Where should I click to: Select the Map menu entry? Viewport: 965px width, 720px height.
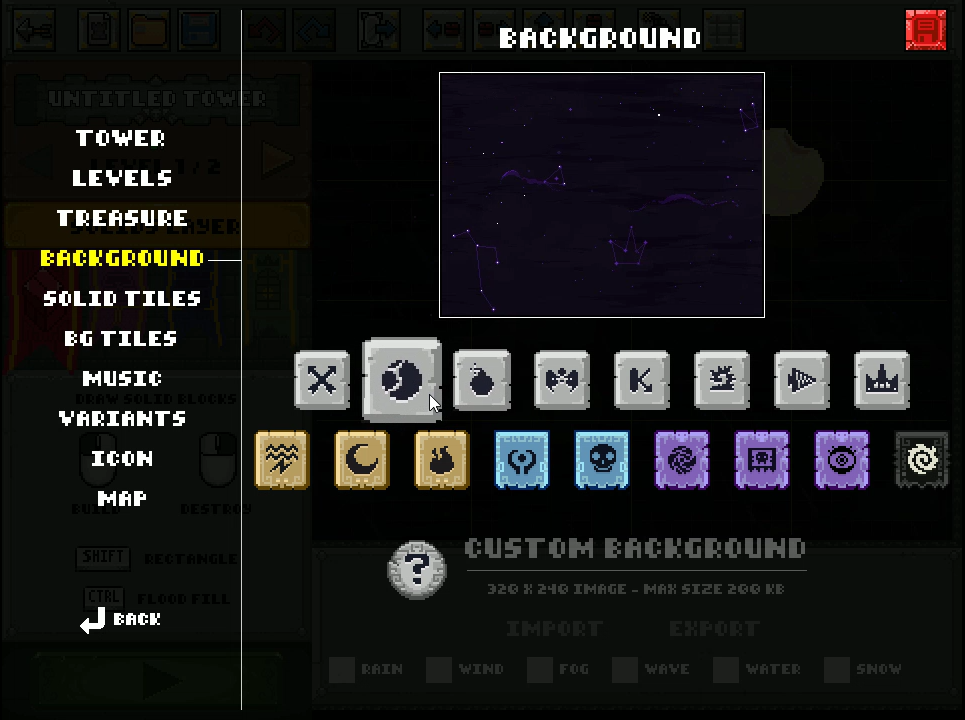122,498
